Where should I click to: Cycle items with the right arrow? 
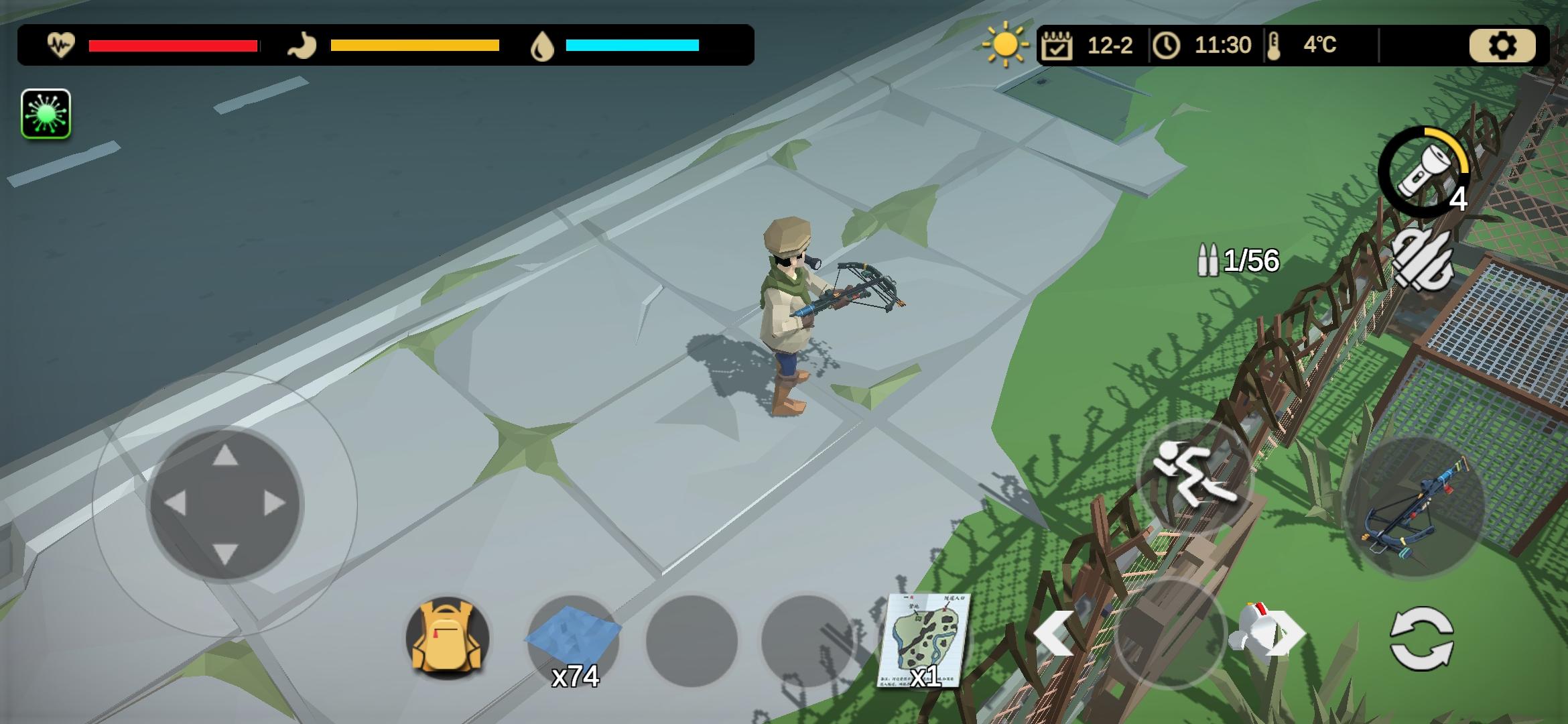(x=1288, y=632)
